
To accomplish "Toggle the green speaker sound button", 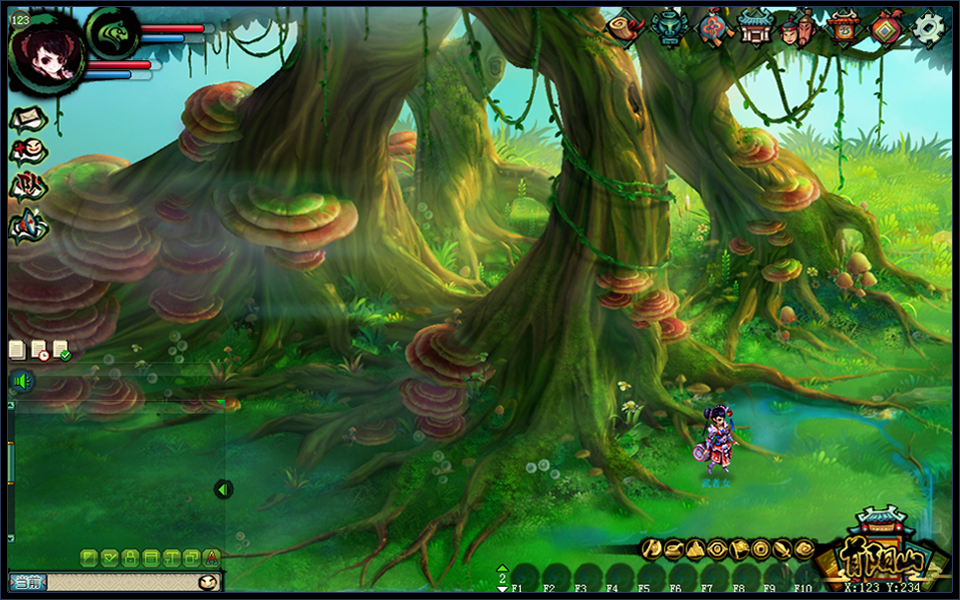I will 23,381.
